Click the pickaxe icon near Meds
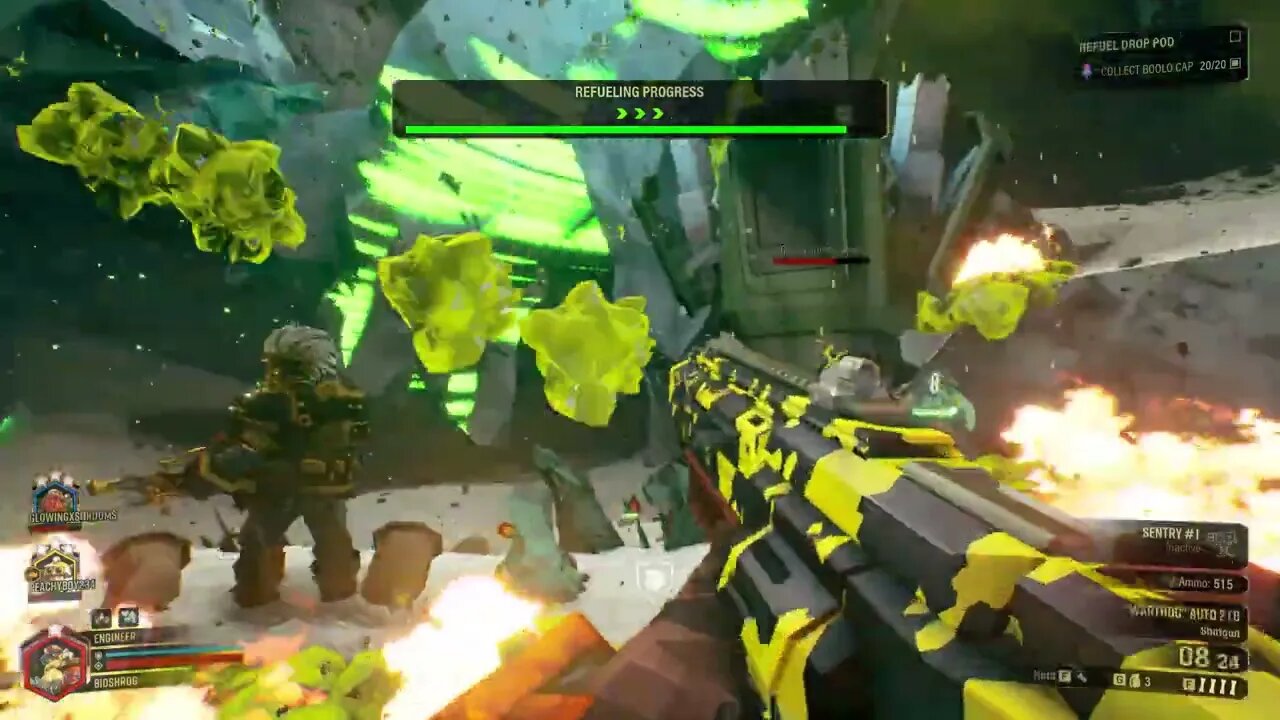Screen dimensions: 1280x720 coord(1081,677)
